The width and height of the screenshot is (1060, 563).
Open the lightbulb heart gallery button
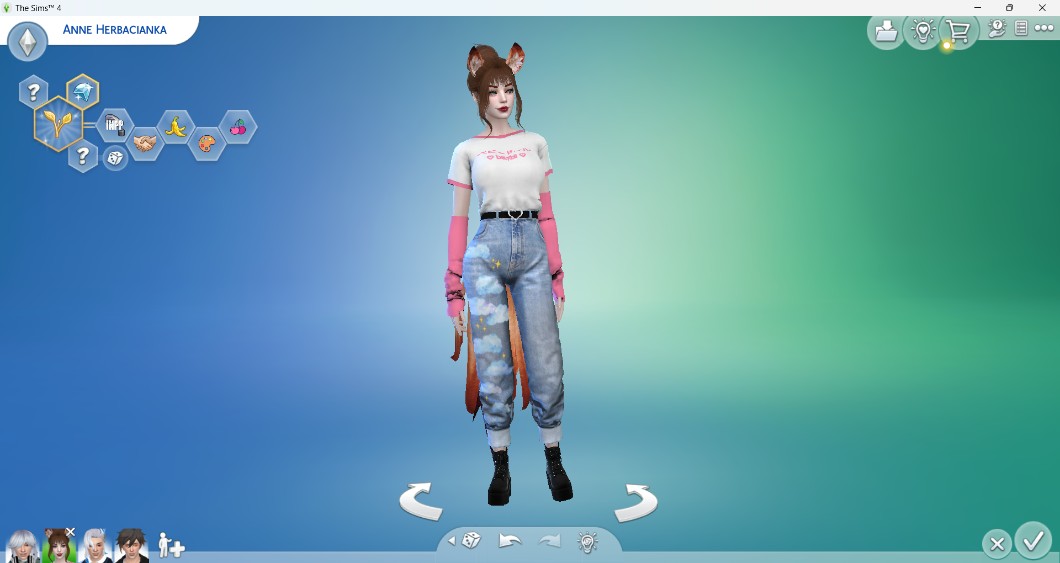tap(922, 32)
